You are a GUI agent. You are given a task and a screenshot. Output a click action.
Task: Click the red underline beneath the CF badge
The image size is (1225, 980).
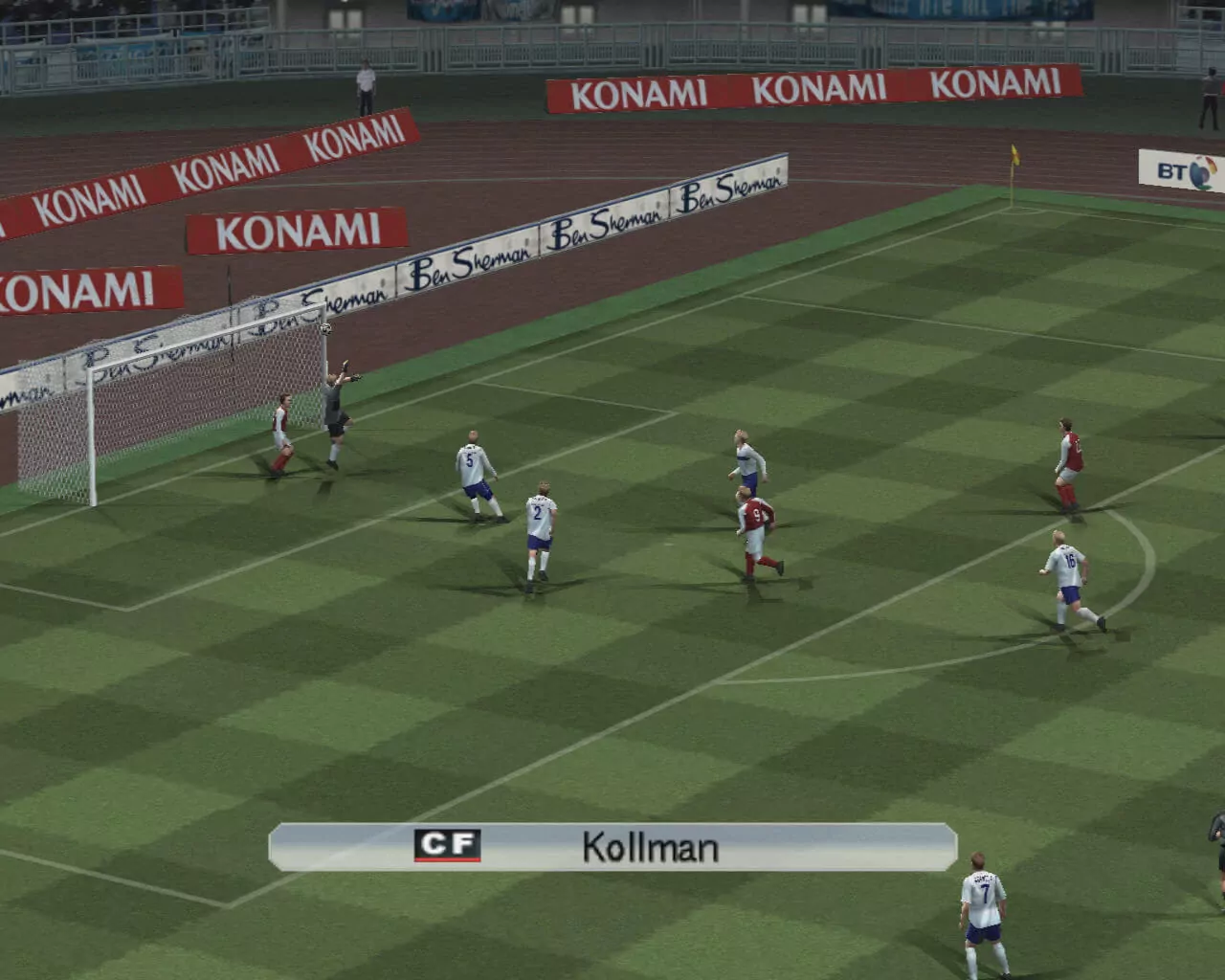[x=448, y=858]
